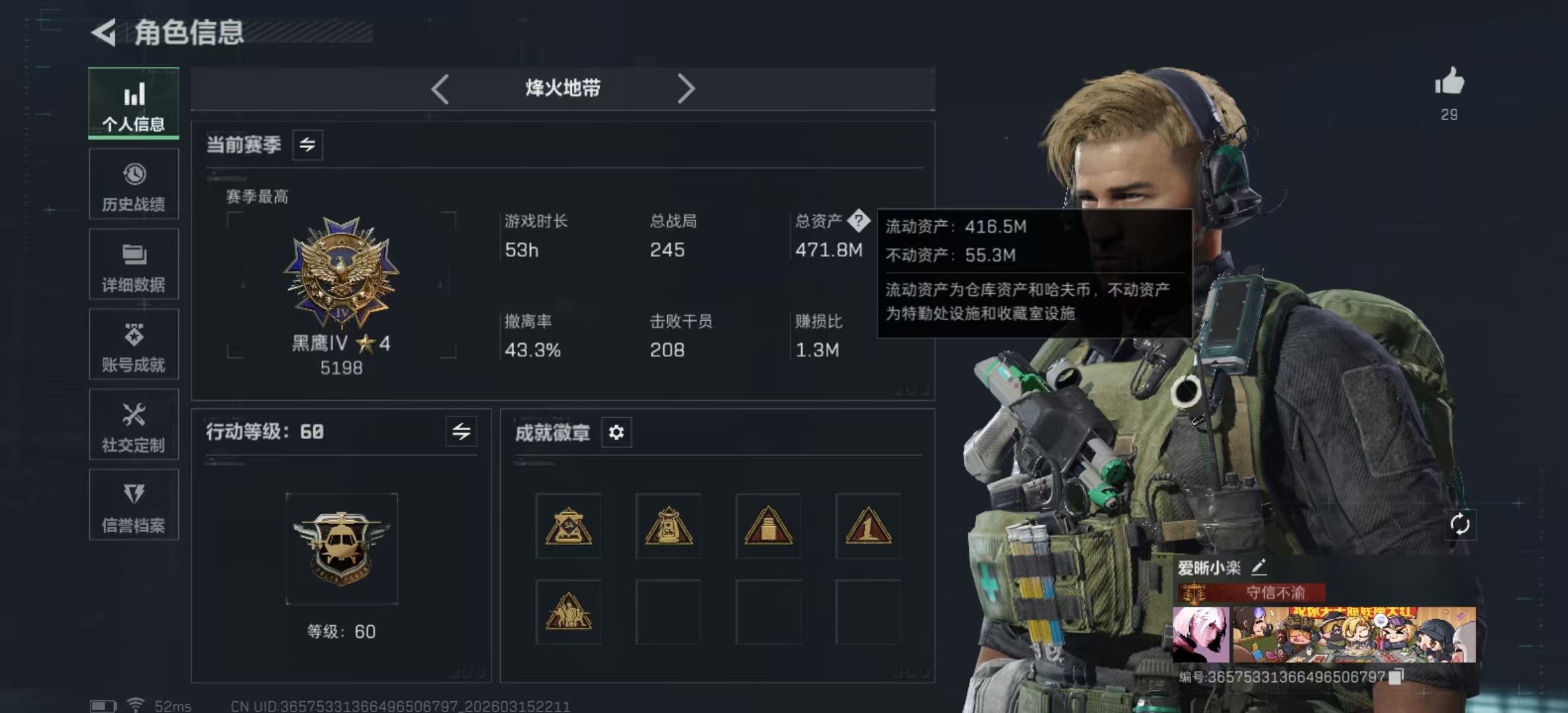View the 信誉档案 tab
This screenshot has width=1568, height=713.
click(x=134, y=505)
